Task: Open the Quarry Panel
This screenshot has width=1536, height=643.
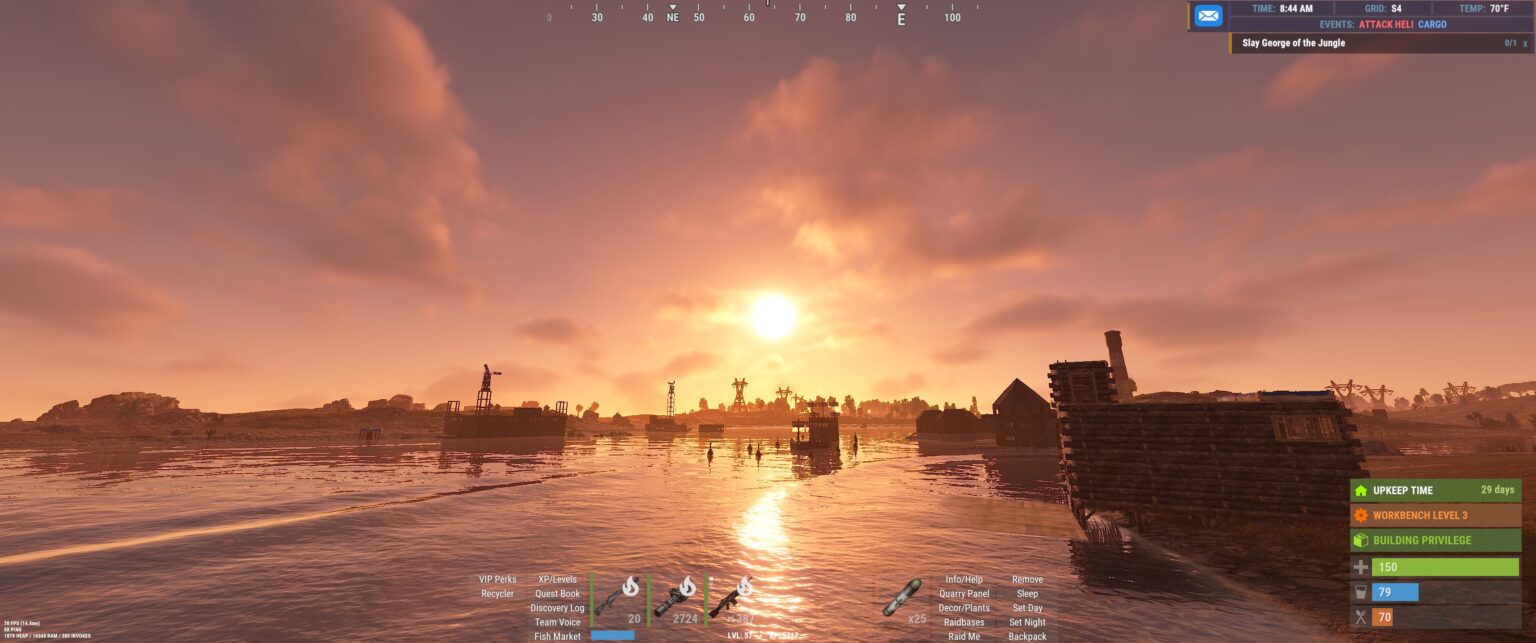Action: coord(964,594)
